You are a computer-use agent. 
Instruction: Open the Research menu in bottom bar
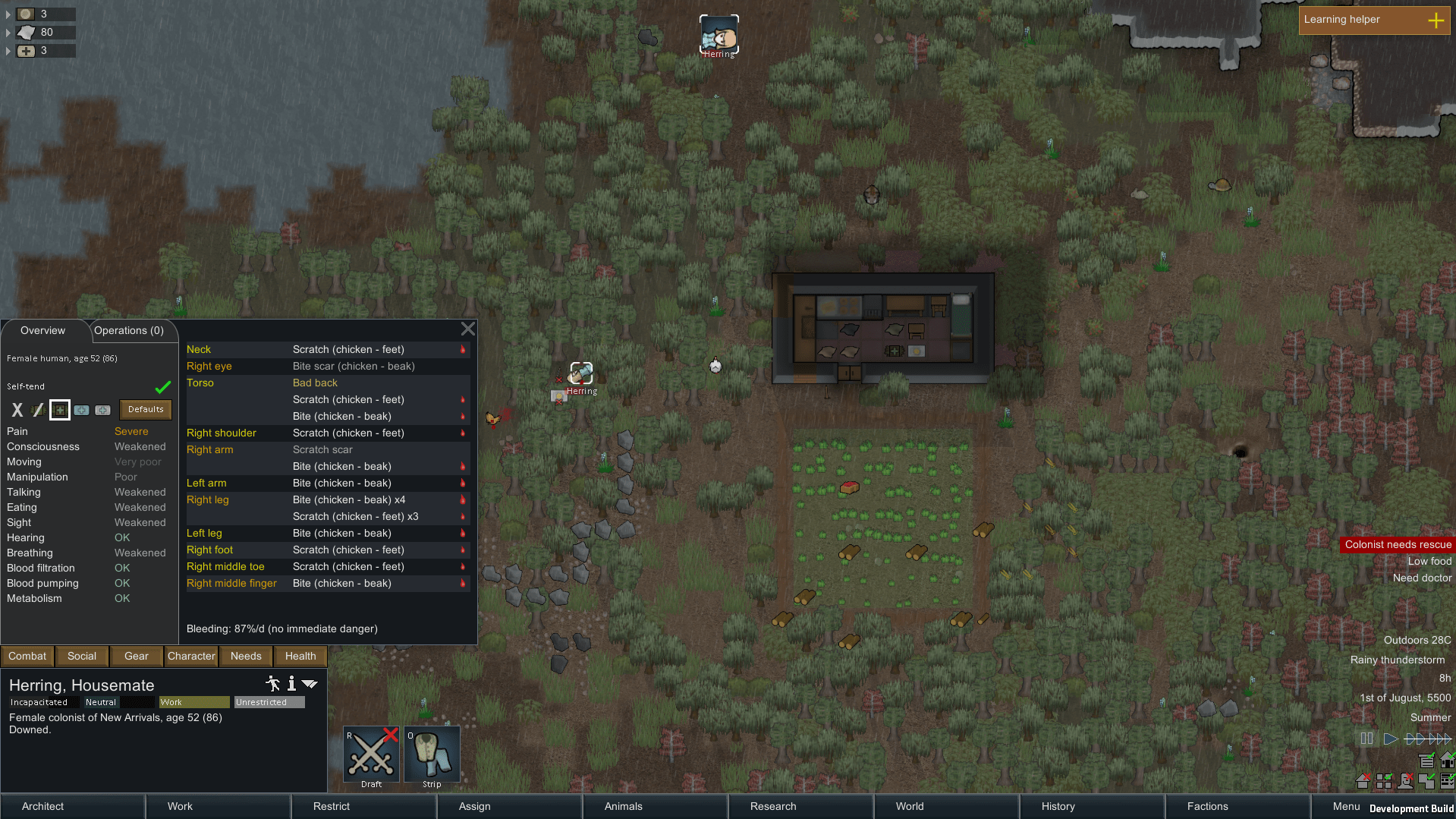pyautogui.click(x=772, y=806)
